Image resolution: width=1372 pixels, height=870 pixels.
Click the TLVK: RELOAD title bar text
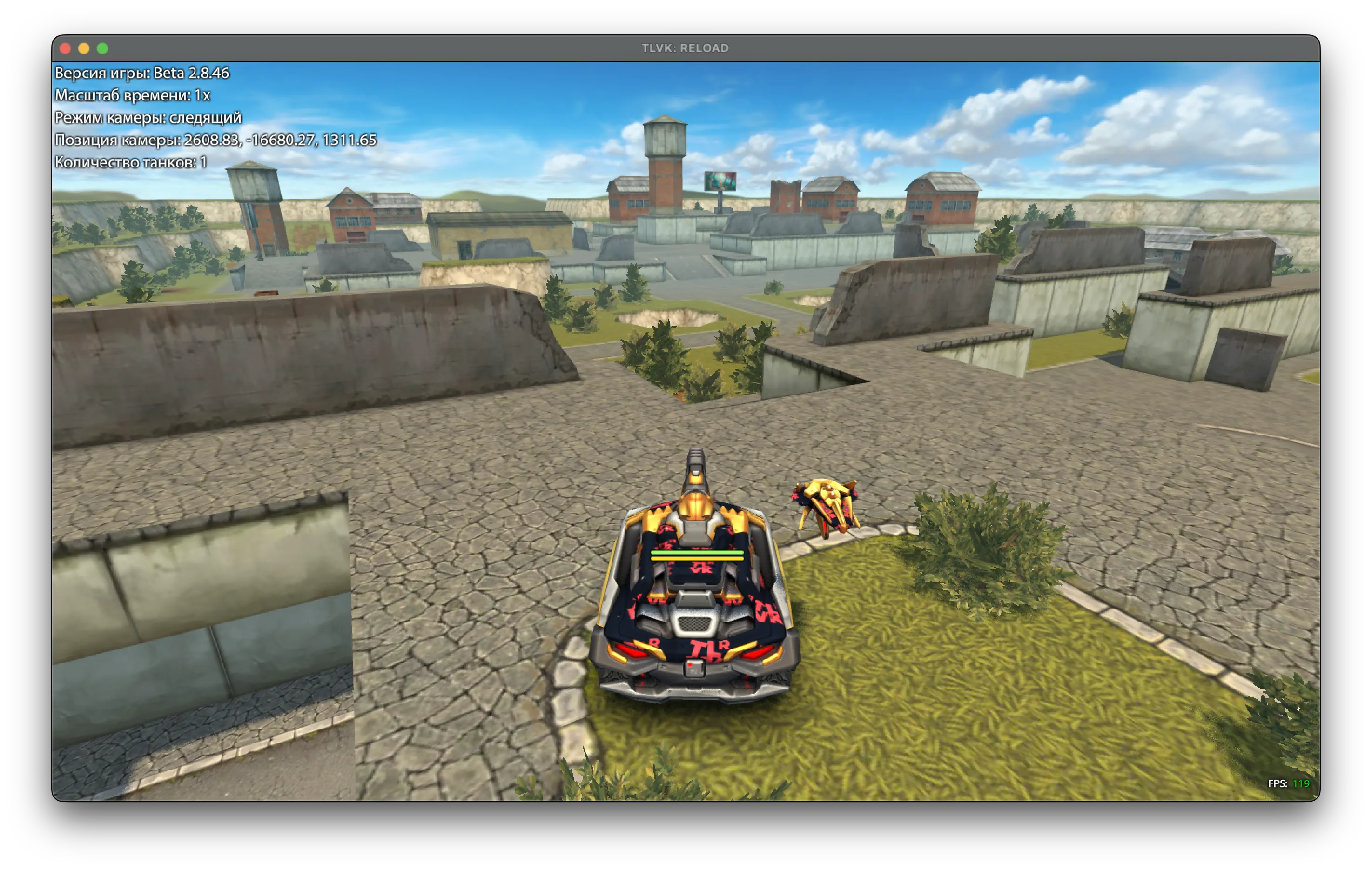pos(686,48)
